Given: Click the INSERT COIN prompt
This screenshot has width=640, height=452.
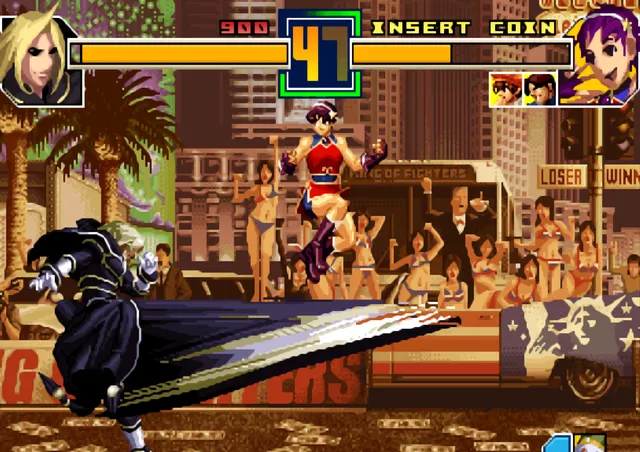Looking at the screenshot, I should click(464, 27).
